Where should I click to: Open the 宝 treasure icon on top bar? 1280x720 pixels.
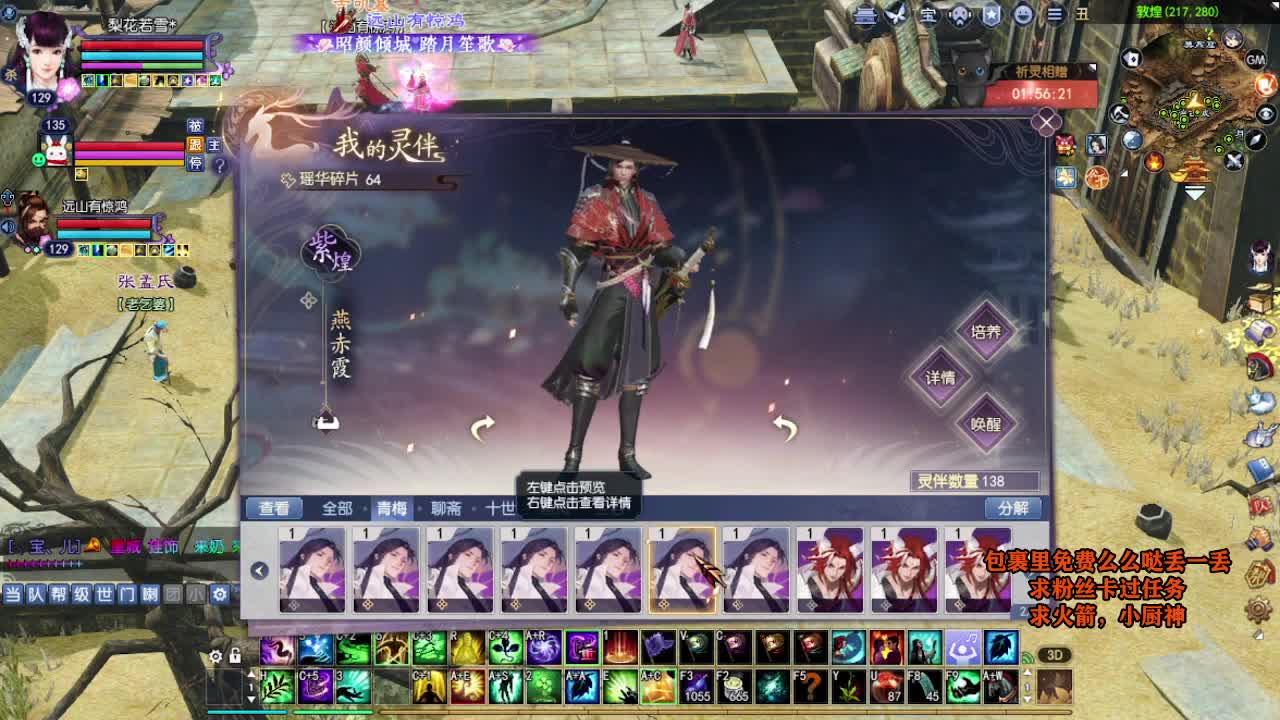(929, 15)
